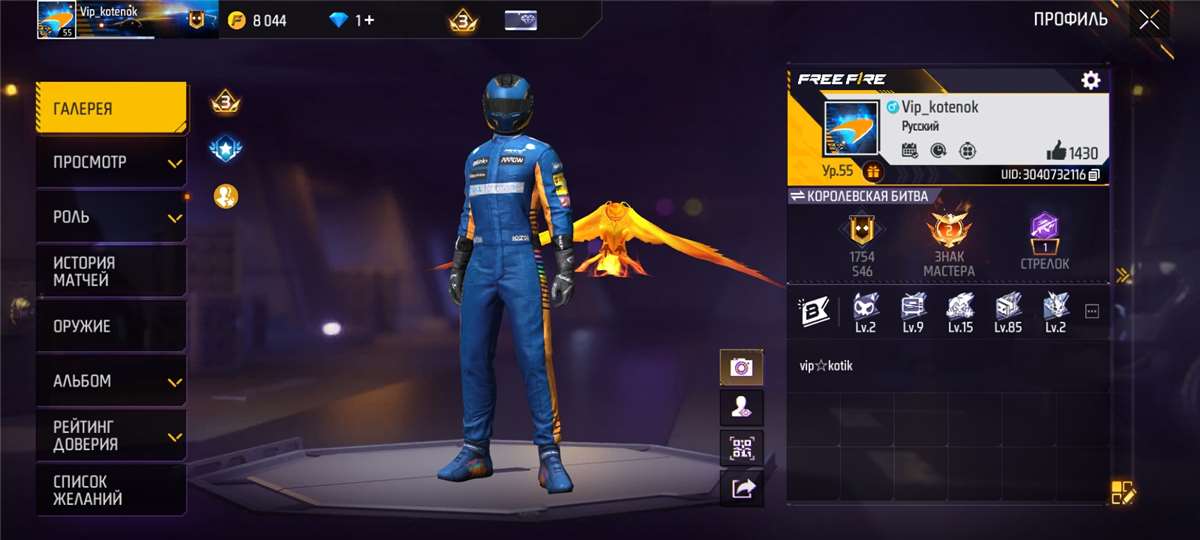Expand the Просмотр menu entry
This screenshot has height=540, width=1200.
[x=111, y=162]
